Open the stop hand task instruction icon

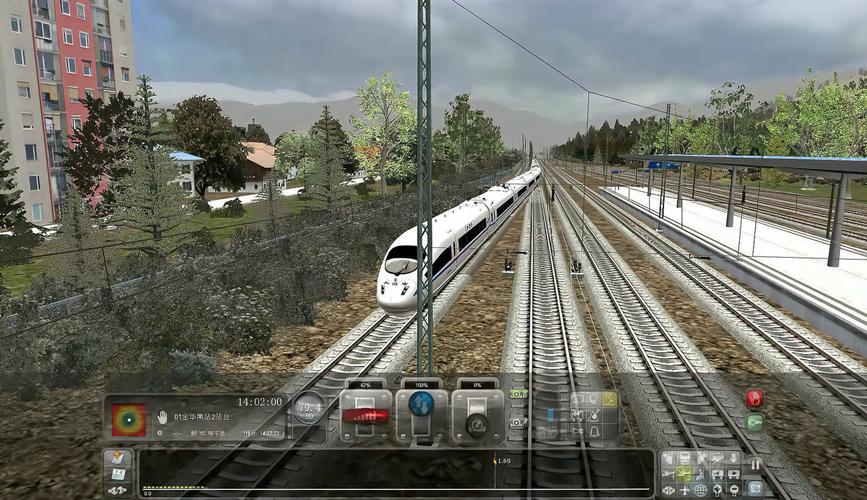click(x=162, y=417)
